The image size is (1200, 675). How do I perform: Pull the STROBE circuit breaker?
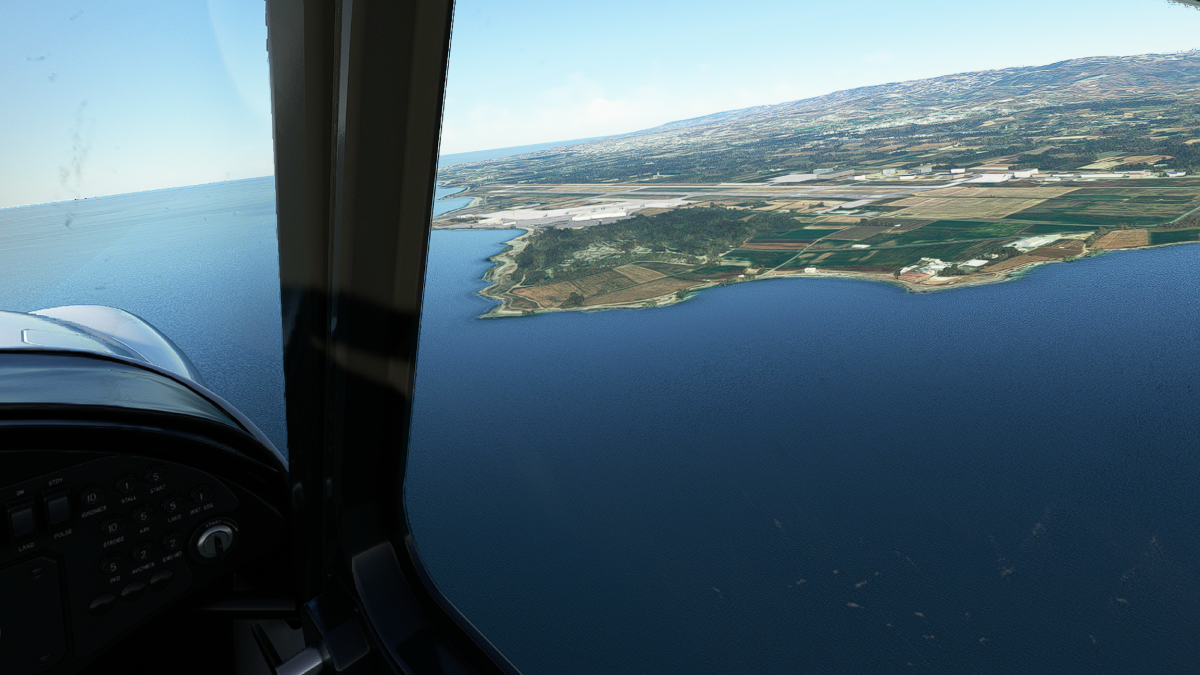click(x=112, y=528)
